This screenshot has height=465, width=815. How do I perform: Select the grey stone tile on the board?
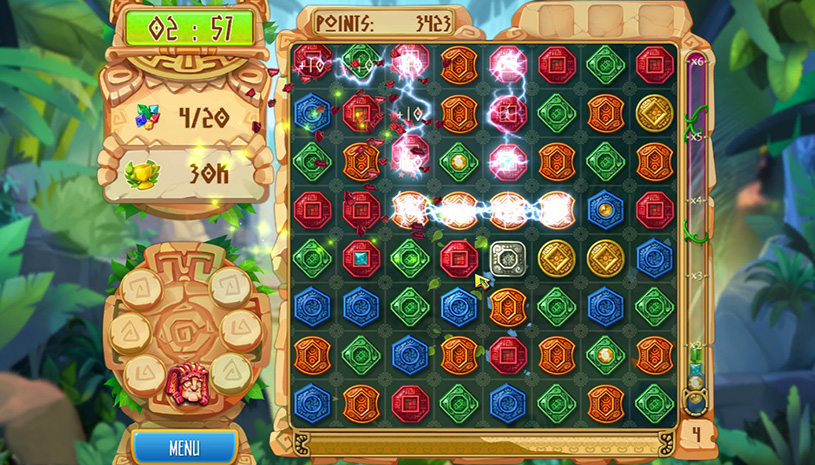[x=508, y=258]
